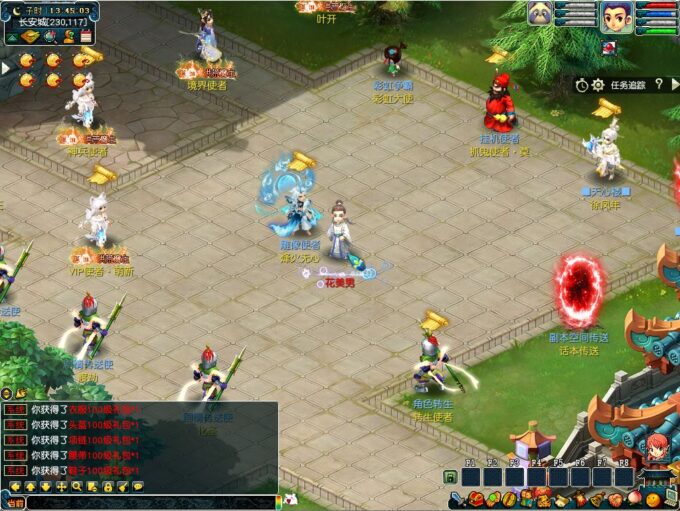Collapse the location panel with green triangle
This screenshot has height=511, width=680.
[x=10, y=37]
